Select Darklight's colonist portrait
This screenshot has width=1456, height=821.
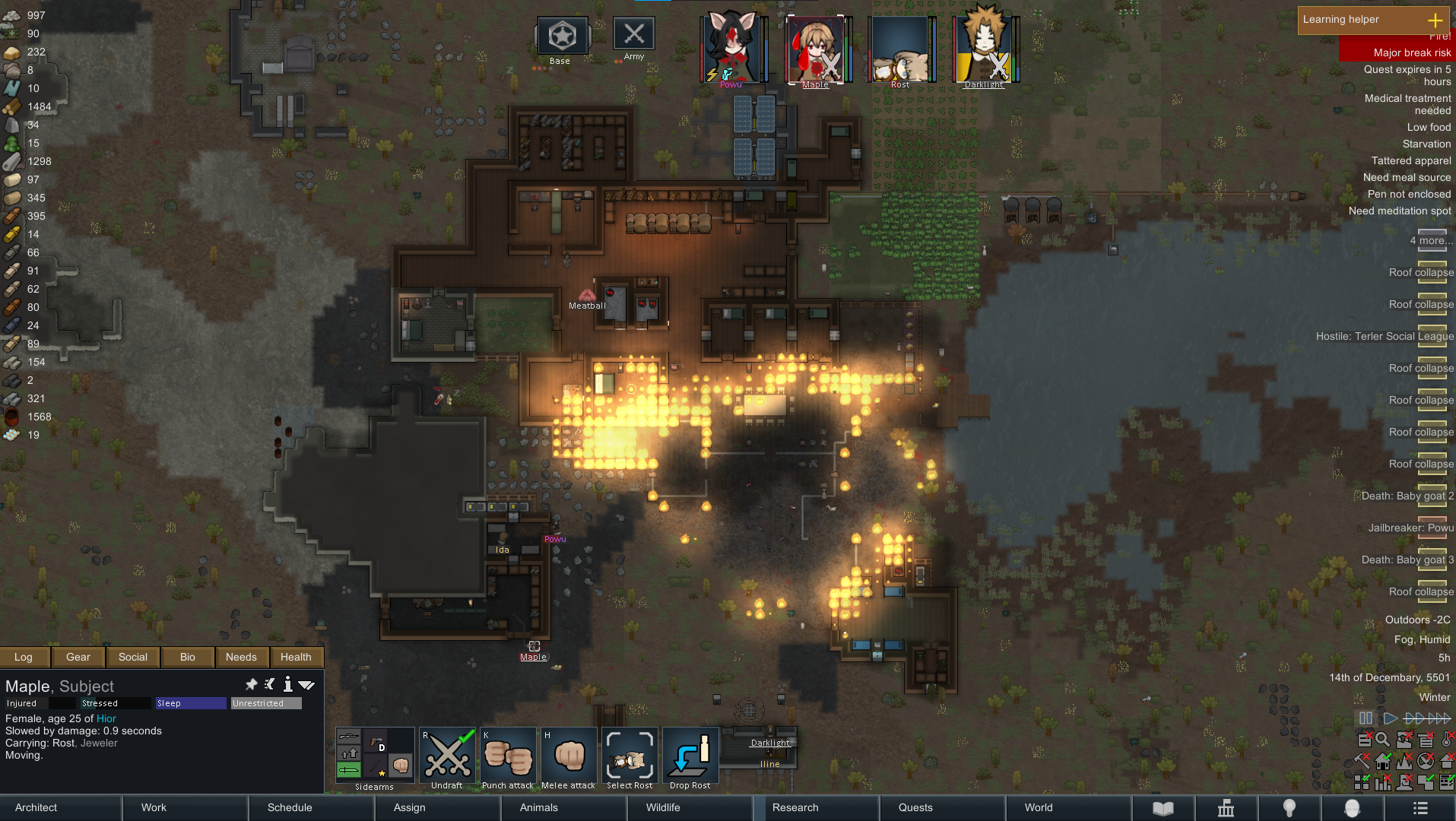(984, 47)
